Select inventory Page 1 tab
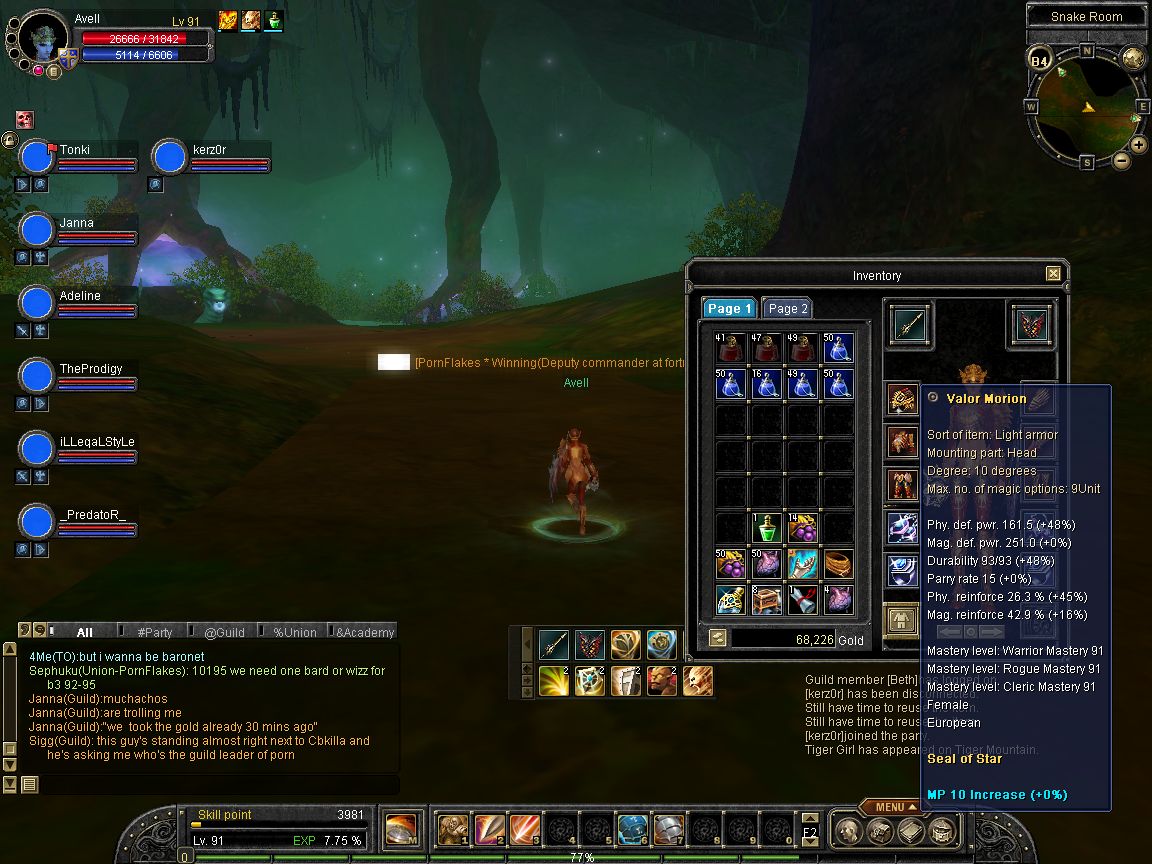Image resolution: width=1152 pixels, height=864 pixels. (728, 309)
